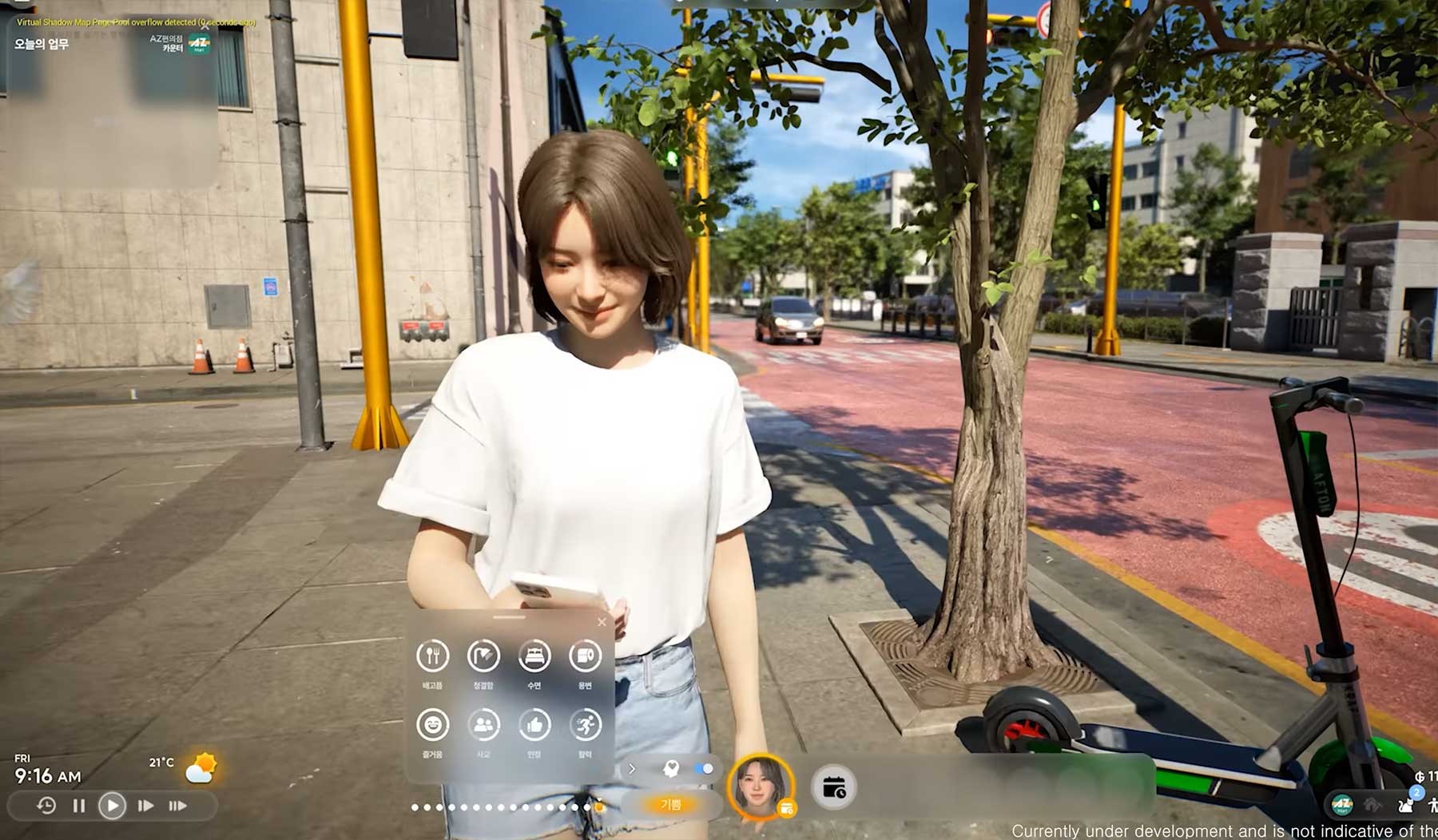Set fast-forward double speed
The height and width of the screenshot is (840, 1438).
[x=145, y=806]
